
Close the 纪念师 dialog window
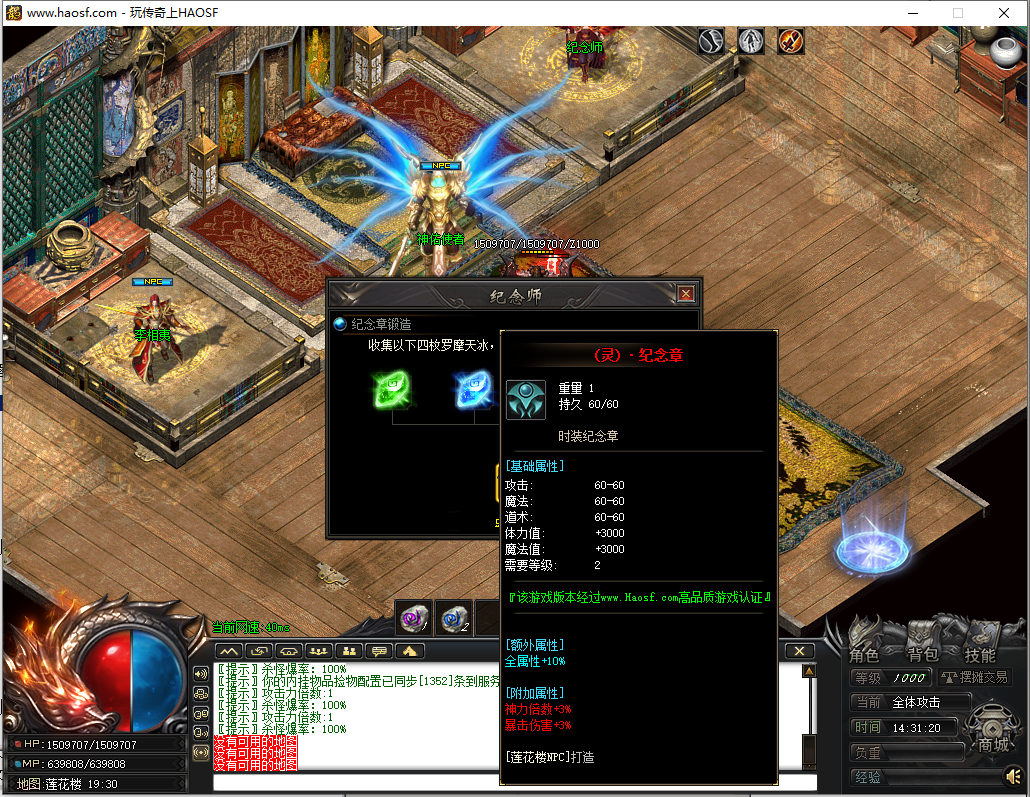coord(685,294)
